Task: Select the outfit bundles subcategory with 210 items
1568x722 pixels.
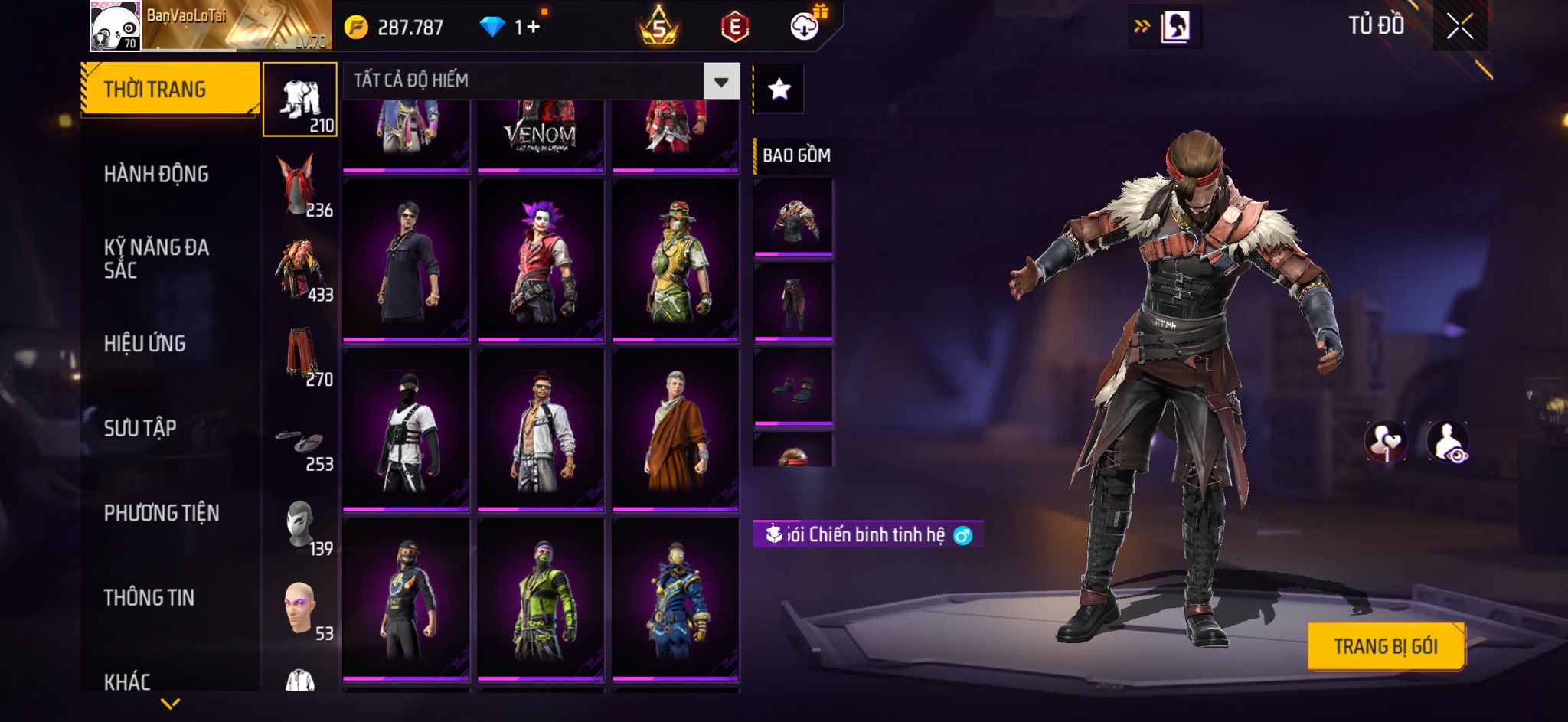Action: tap(300, 100)
